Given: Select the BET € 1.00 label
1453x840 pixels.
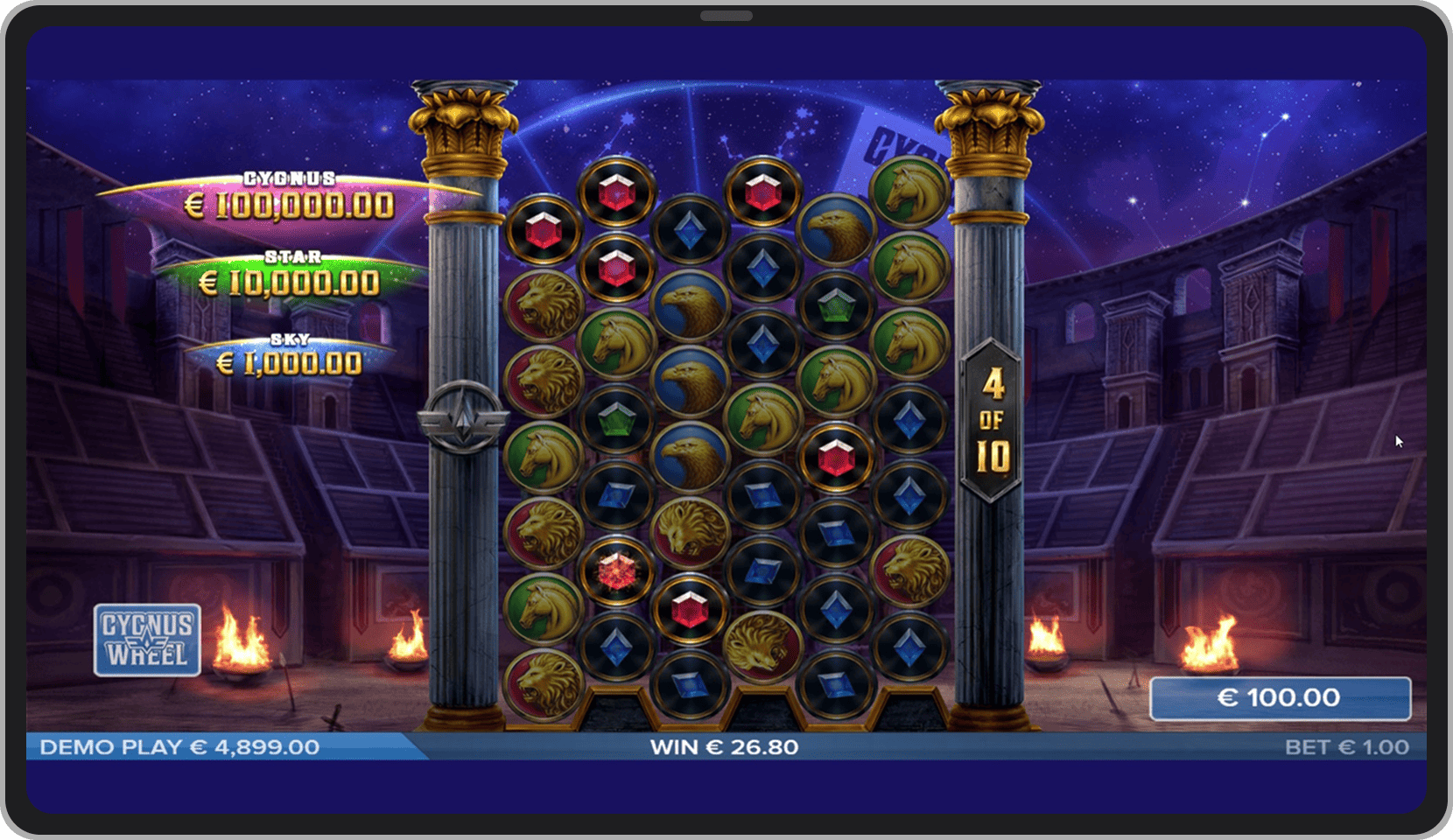Looking at the screenshot, I should click(1346, 747).
